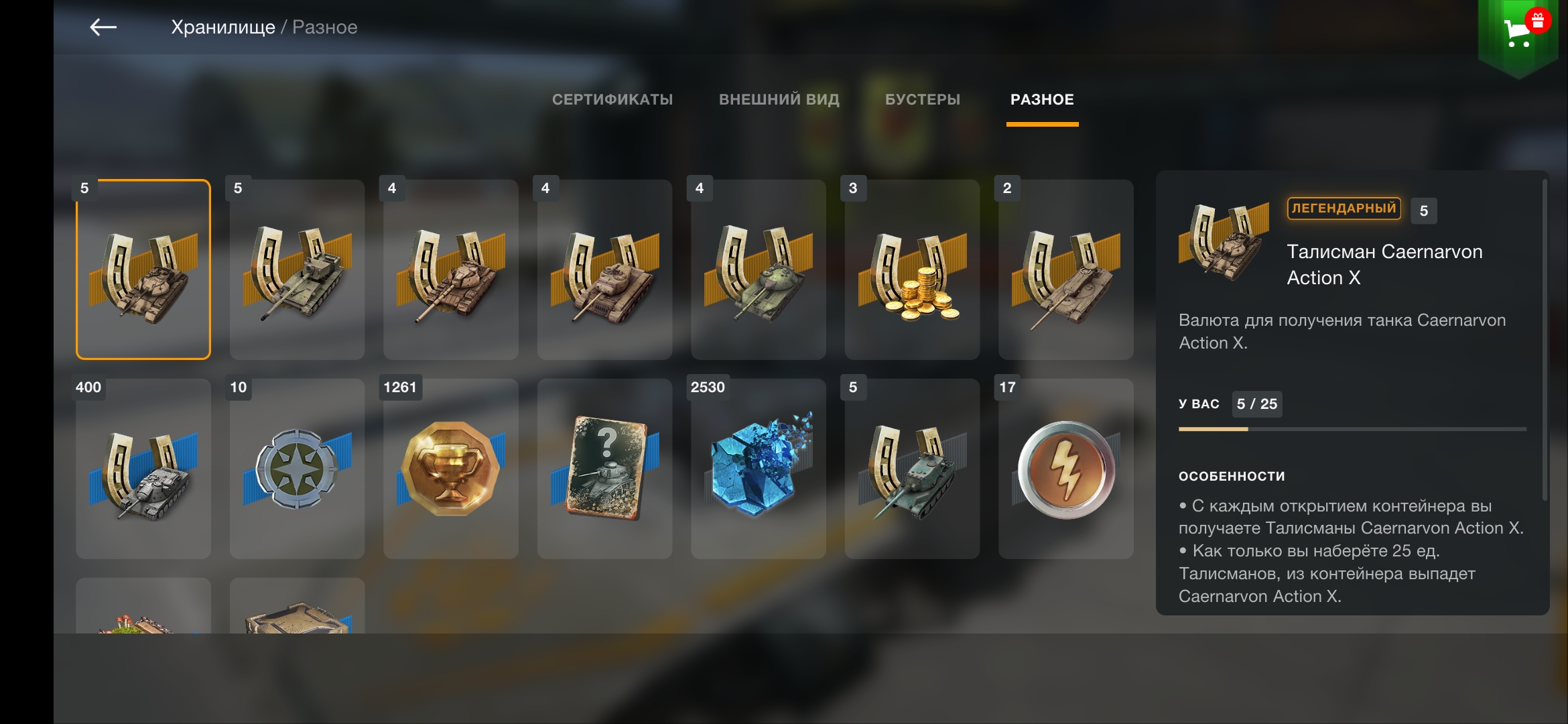1568x724 pixels.
Task: Open the shop cart with gift badge
Action: [1518, 32]
